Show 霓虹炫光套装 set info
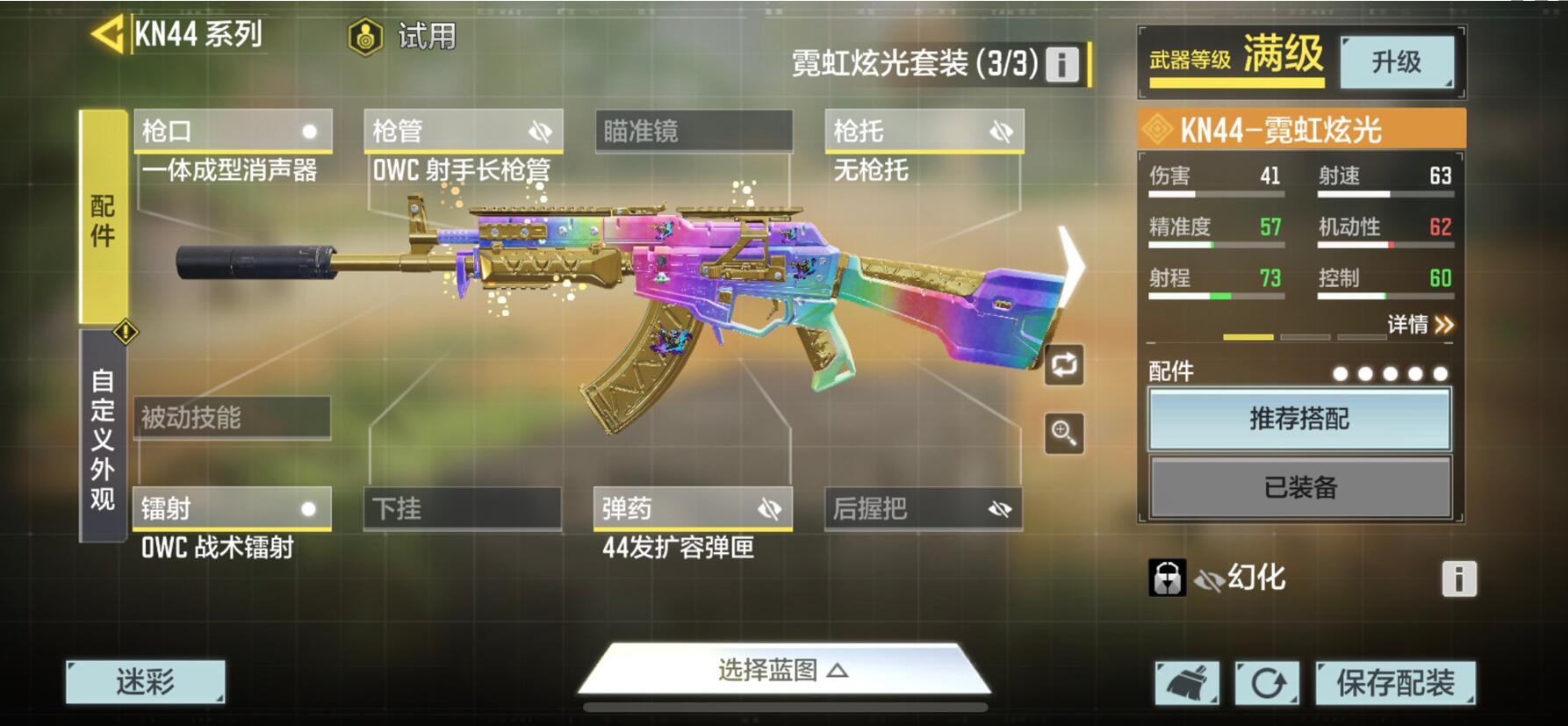Viewport: 1568px width, 726px height. tap(1061, 64)
